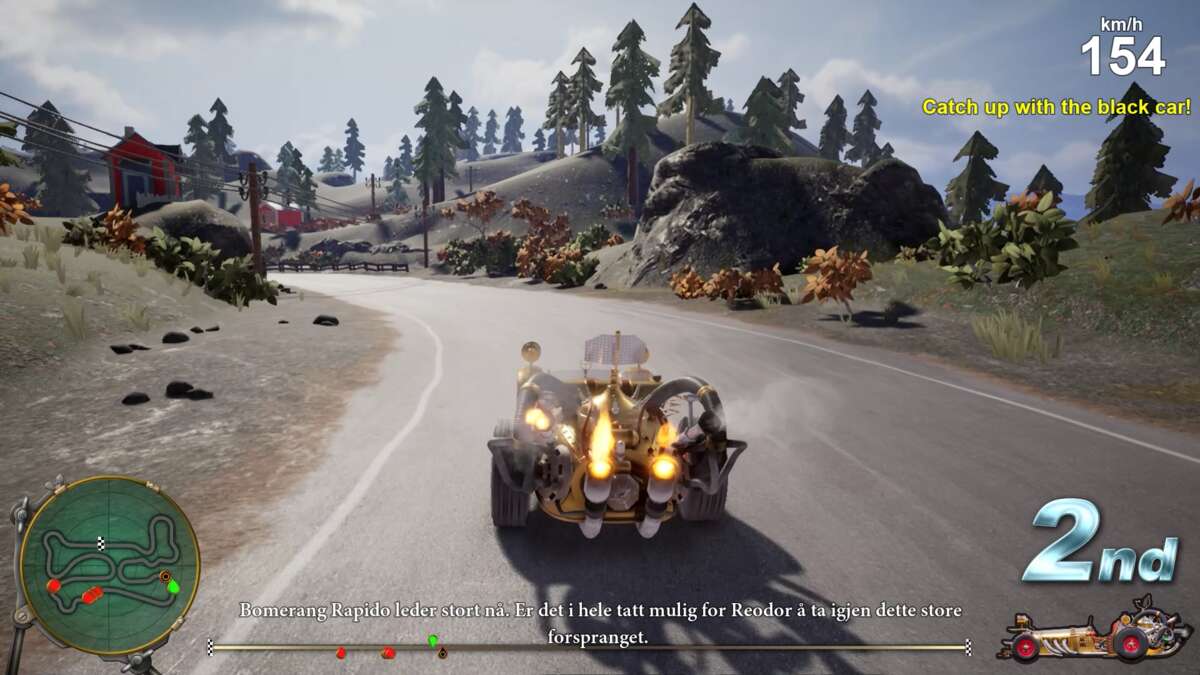Select the checkered finish flag on the minimap
Image resolution: width=1200 pixels, height=675 pixels.
pyautogui.click(x=101, y=542)
